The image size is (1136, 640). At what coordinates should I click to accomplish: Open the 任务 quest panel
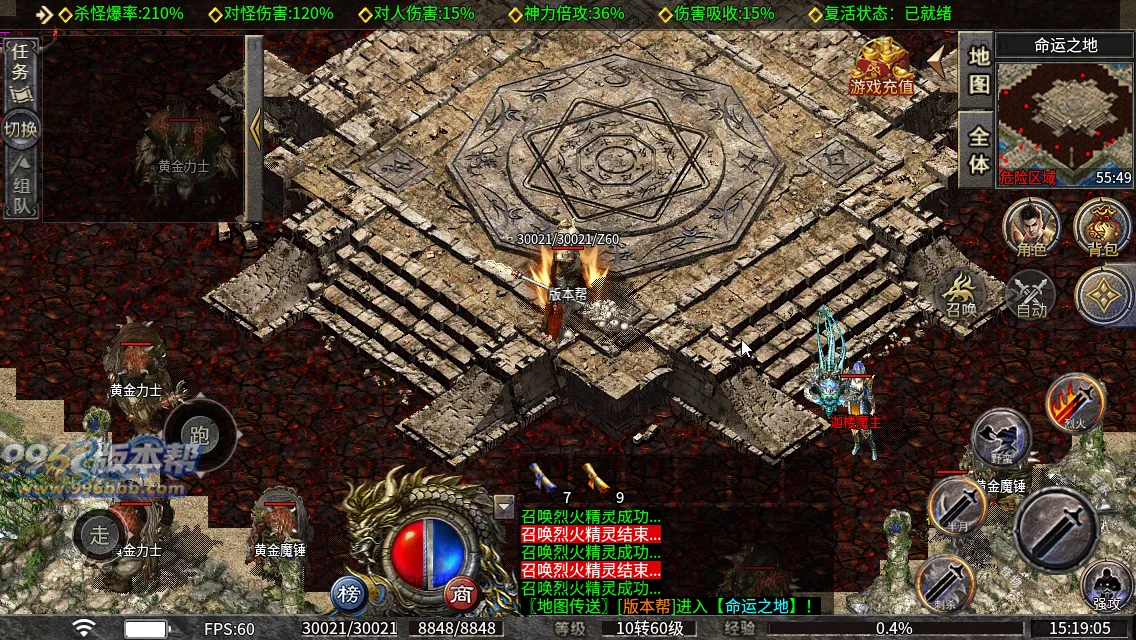pos(20,72)
